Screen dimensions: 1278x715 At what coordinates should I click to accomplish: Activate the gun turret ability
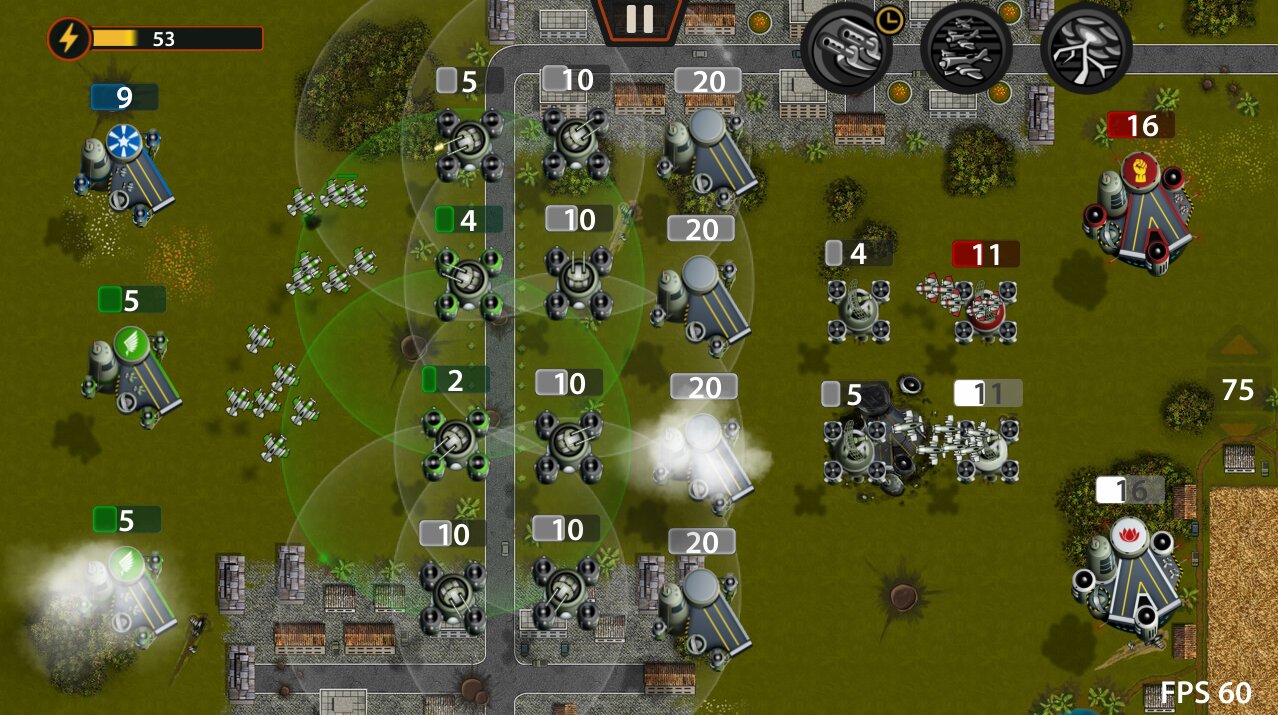click(x=845, y=46)
